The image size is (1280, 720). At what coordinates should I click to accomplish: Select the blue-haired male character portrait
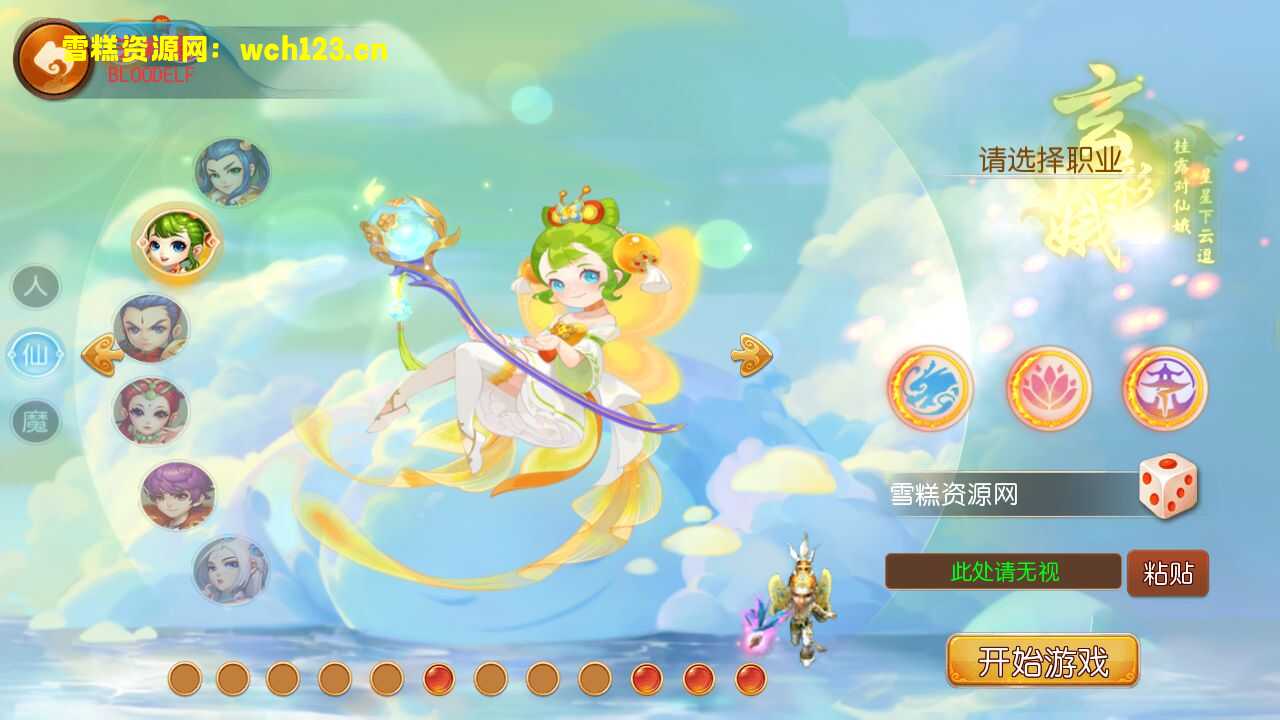point(233,172)
